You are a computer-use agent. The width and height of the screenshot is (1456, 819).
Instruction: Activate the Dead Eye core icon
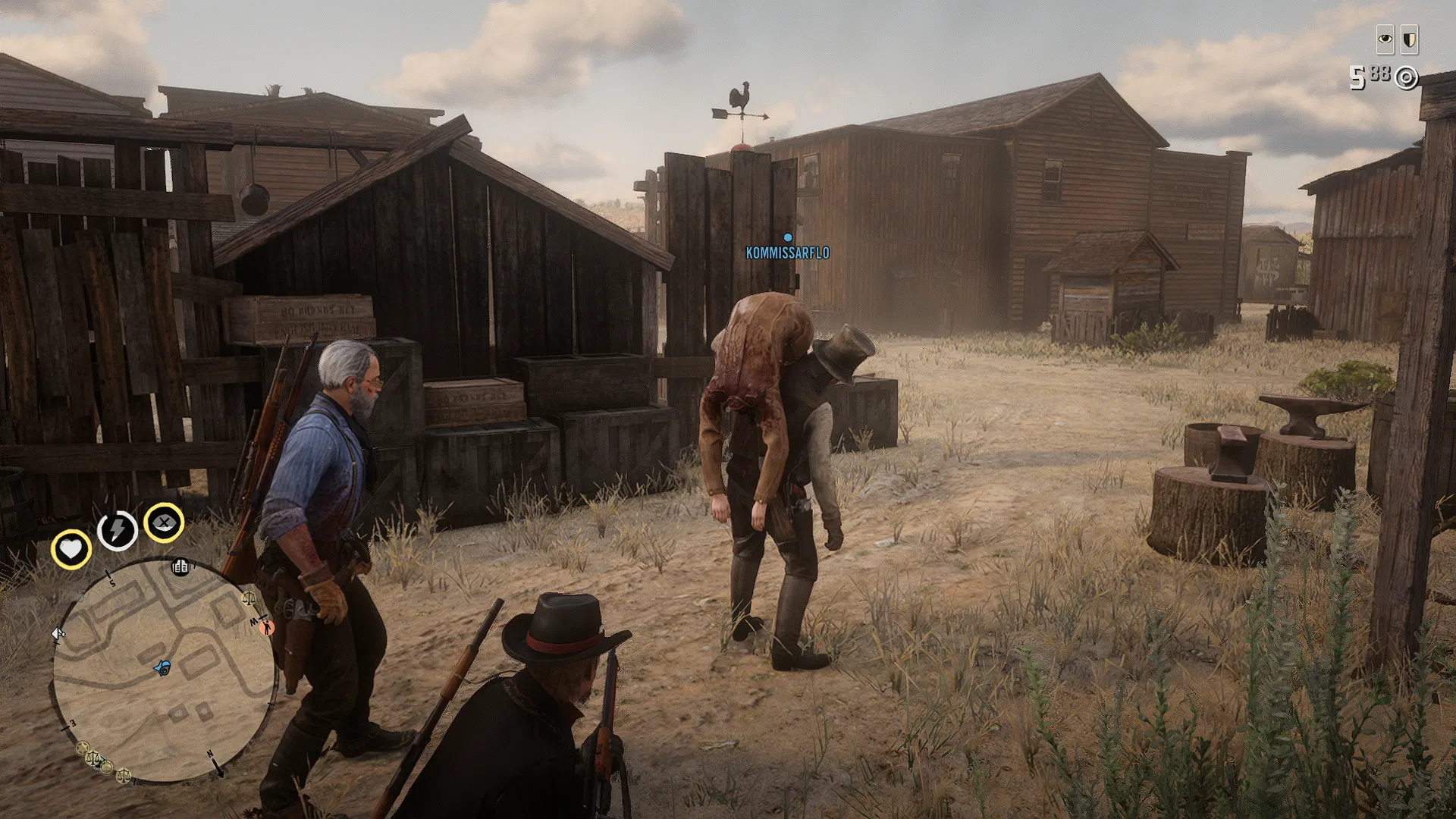pyautogui.click(x=164, y=522)
